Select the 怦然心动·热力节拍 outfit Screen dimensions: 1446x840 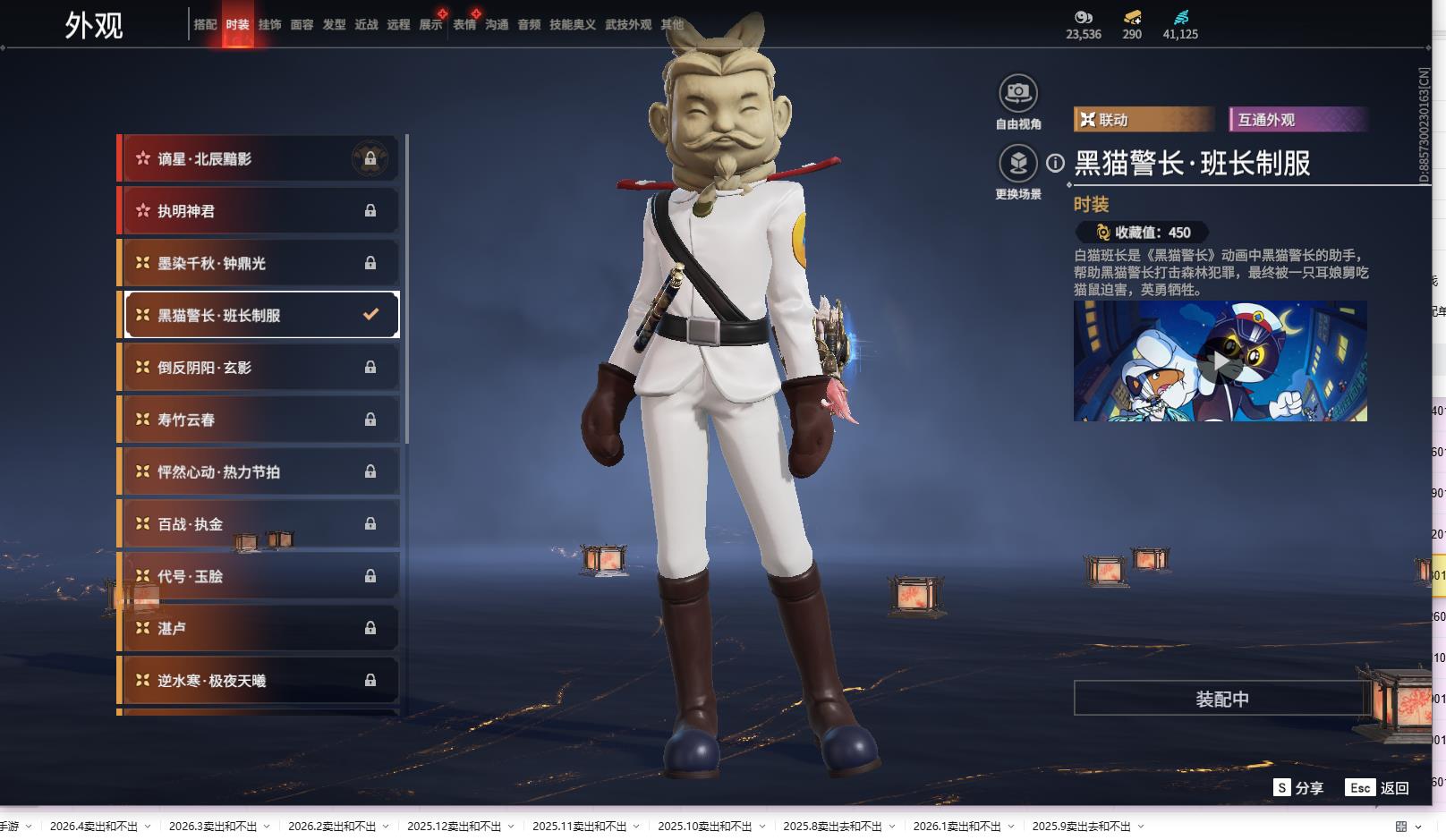point(259,471)
